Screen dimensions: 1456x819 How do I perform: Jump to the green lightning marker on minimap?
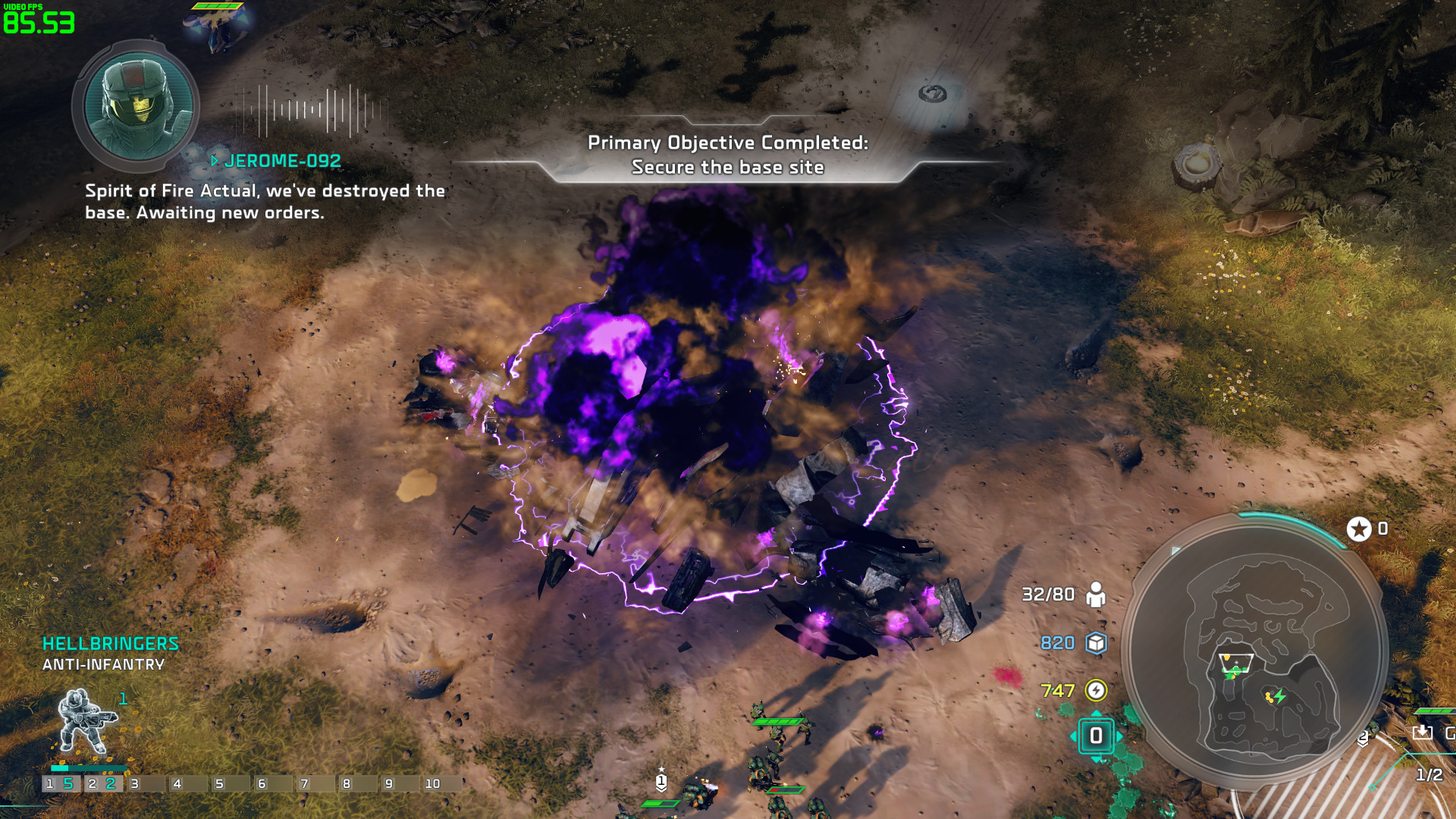[1280, 695]
